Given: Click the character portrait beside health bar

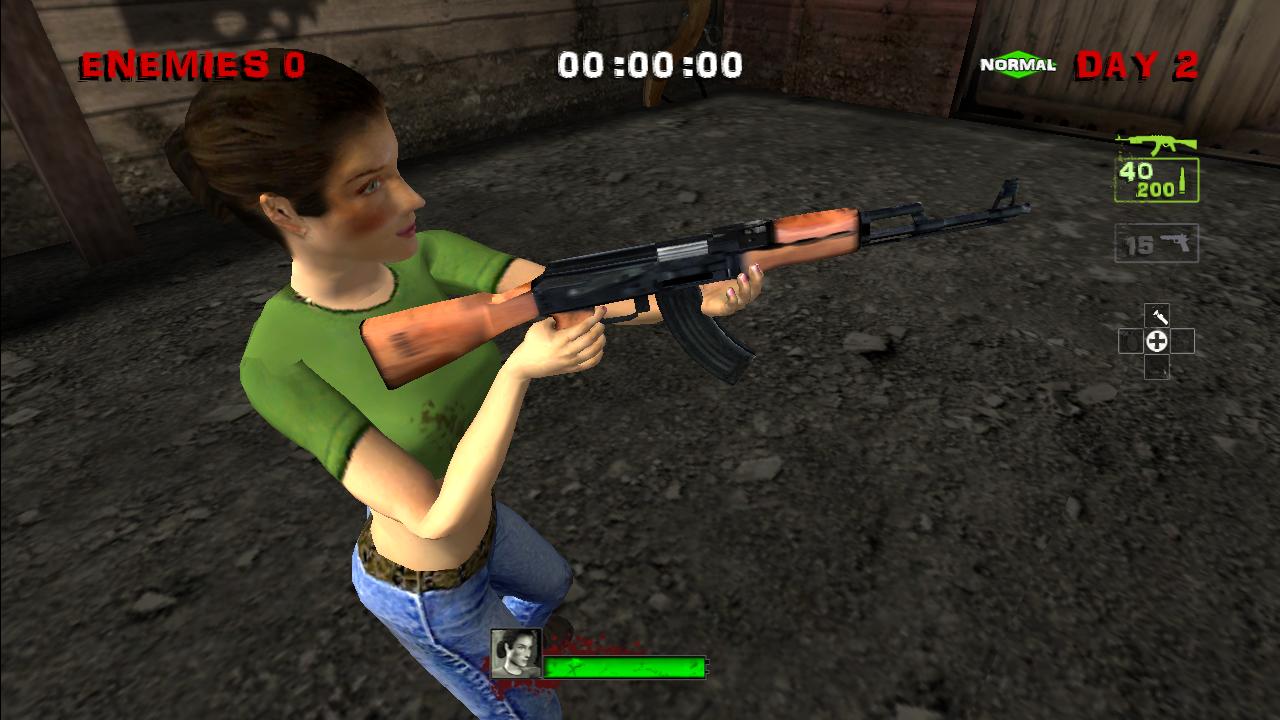Looking at the screenshot, I should 516,653.
